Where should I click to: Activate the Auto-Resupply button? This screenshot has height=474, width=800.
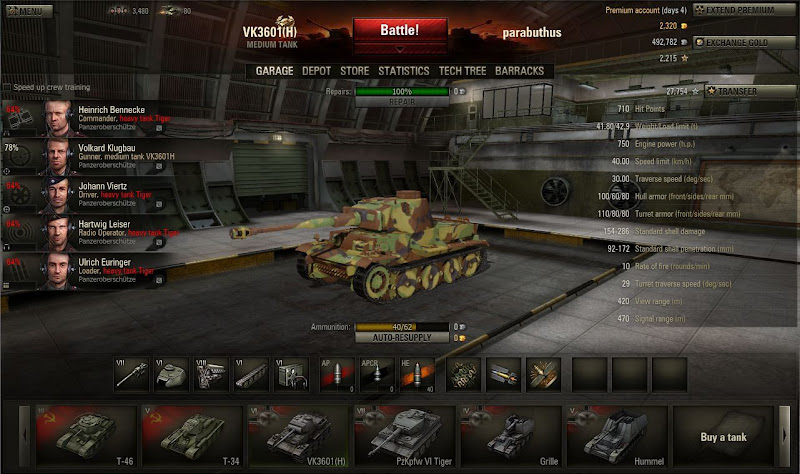(x=400, y=338)
